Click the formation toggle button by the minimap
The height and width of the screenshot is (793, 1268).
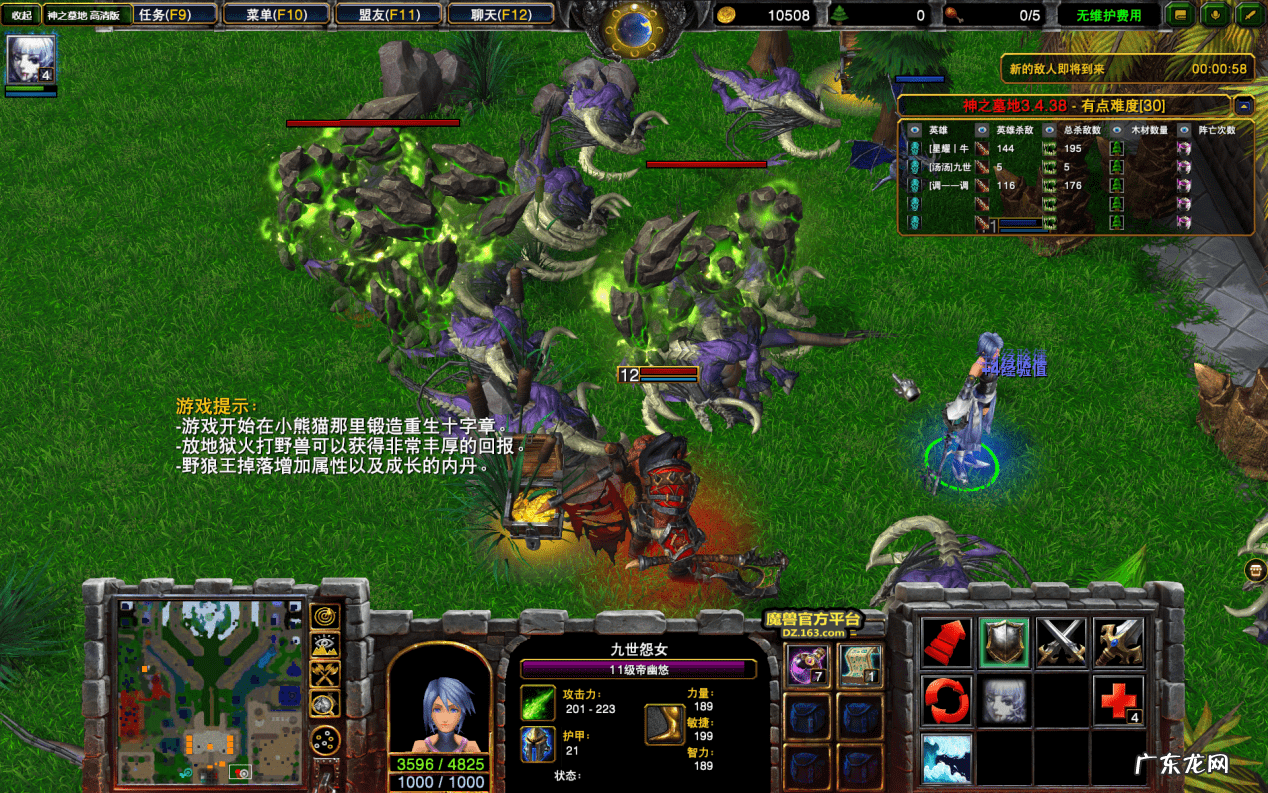pos(325,740)
